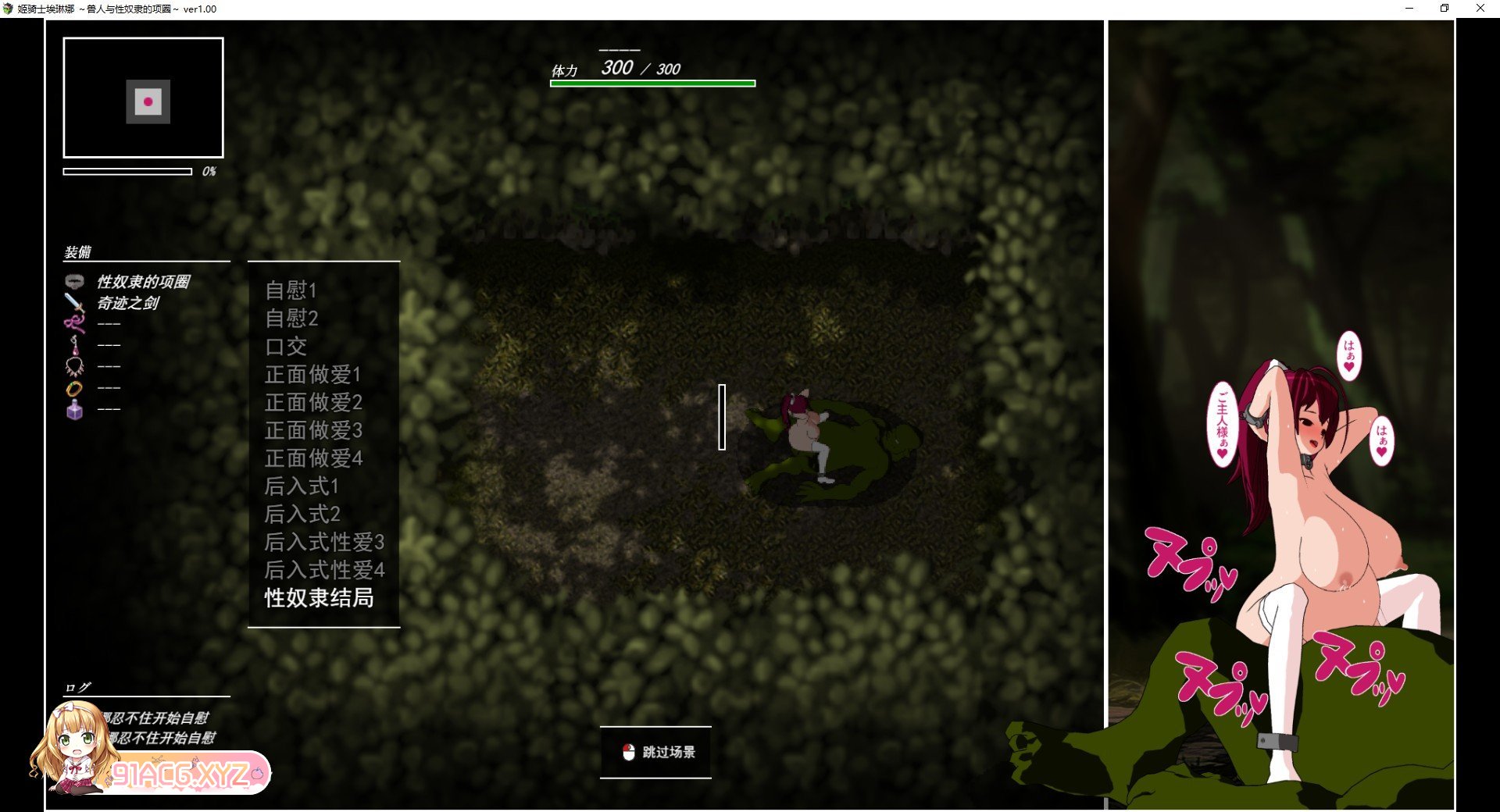This screenshot has width=1500, height=812.
Task: Pick the 后入式性爱3 entry
Action: pos(324,542)
